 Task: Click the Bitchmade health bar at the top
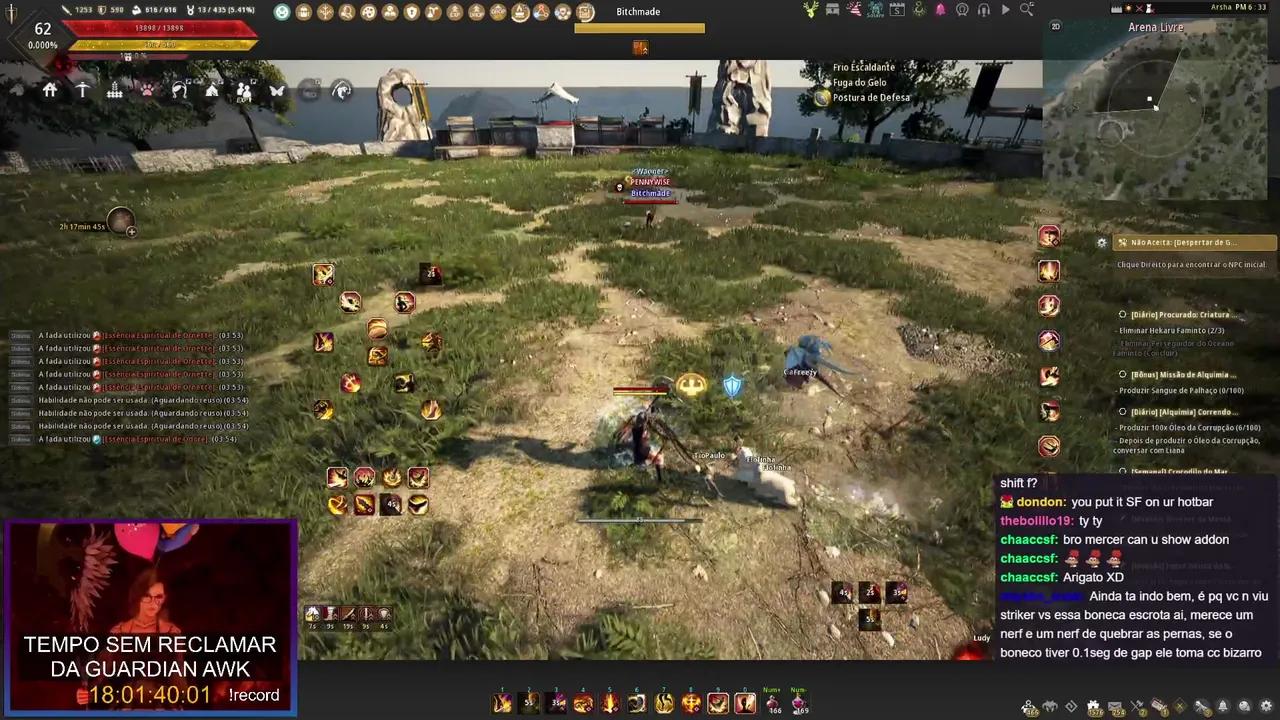point(640,28)
